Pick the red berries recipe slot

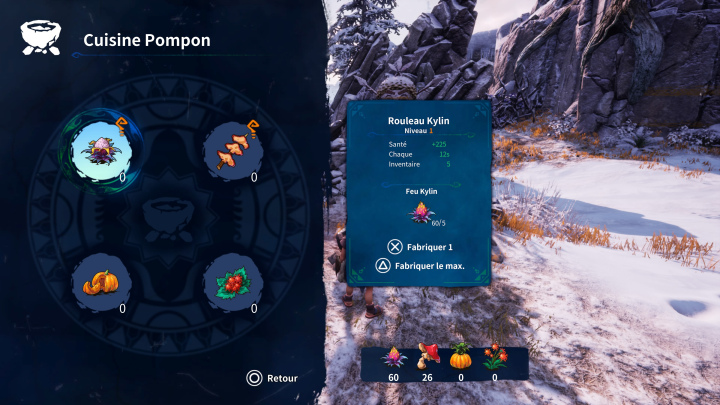(233, 284)
